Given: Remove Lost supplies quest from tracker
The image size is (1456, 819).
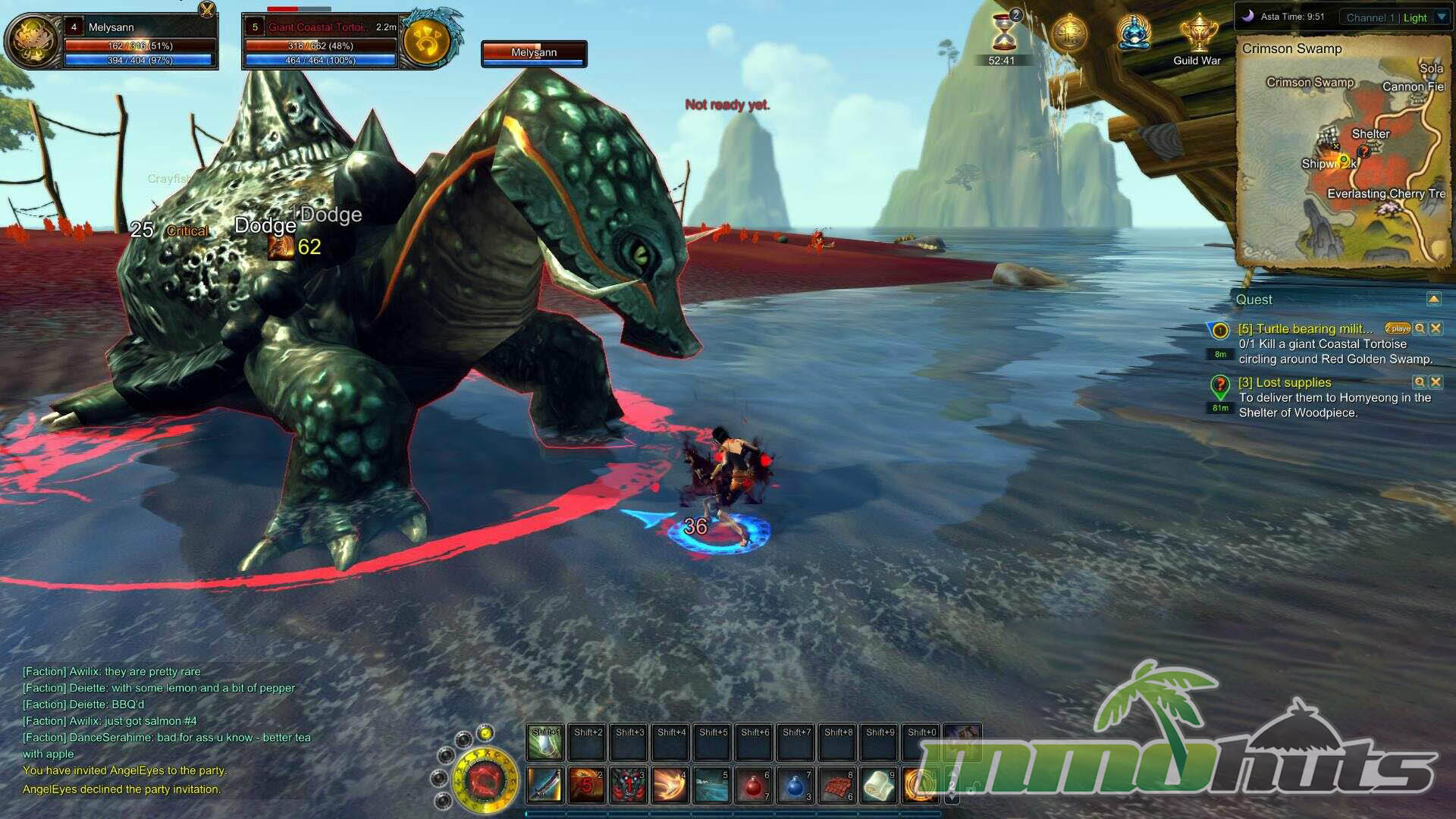Looking at the screenshot, I should coord(1436,382).
